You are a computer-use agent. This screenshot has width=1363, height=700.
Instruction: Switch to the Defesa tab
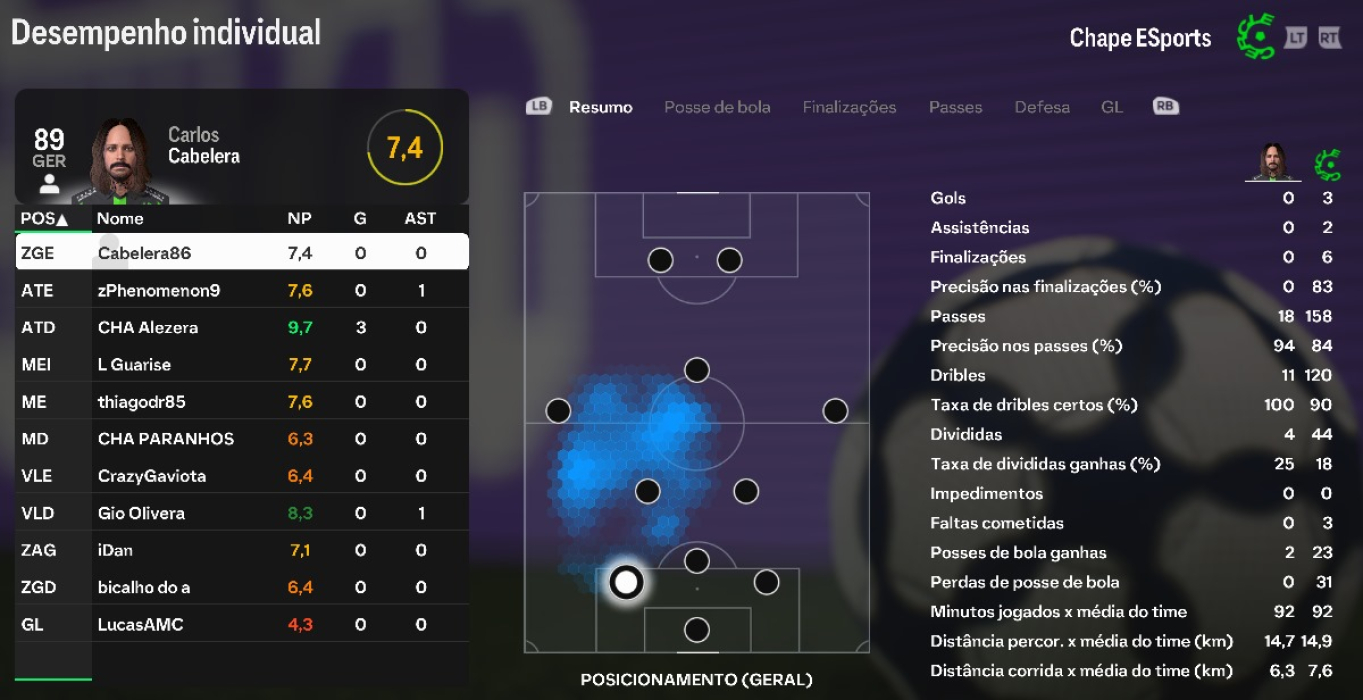[x=1042, y=107]
